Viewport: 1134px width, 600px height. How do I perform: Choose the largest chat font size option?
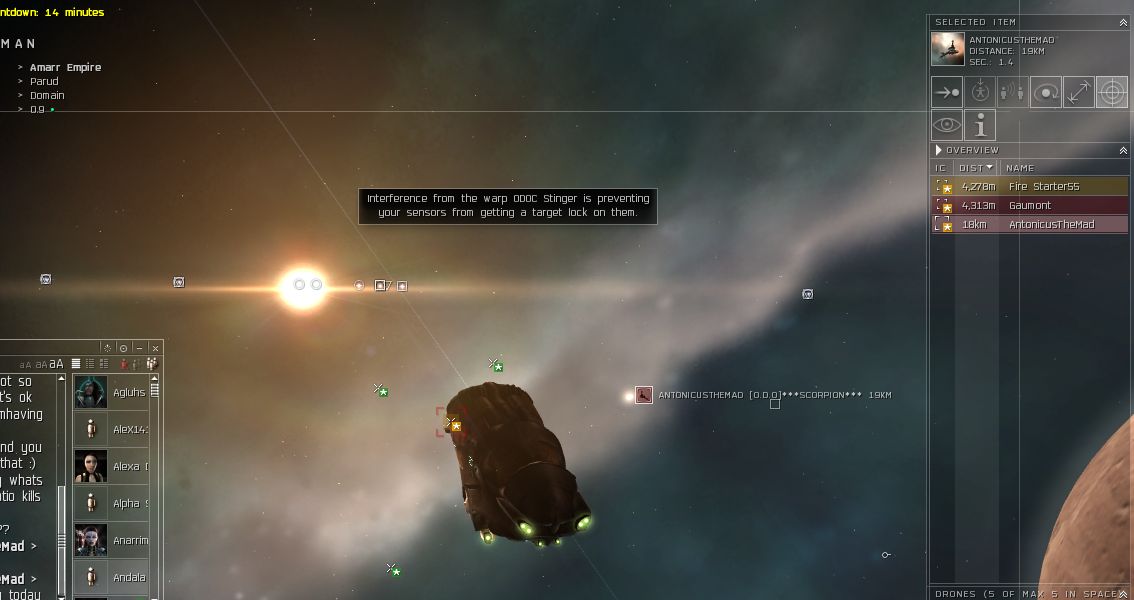coord(57,364)
